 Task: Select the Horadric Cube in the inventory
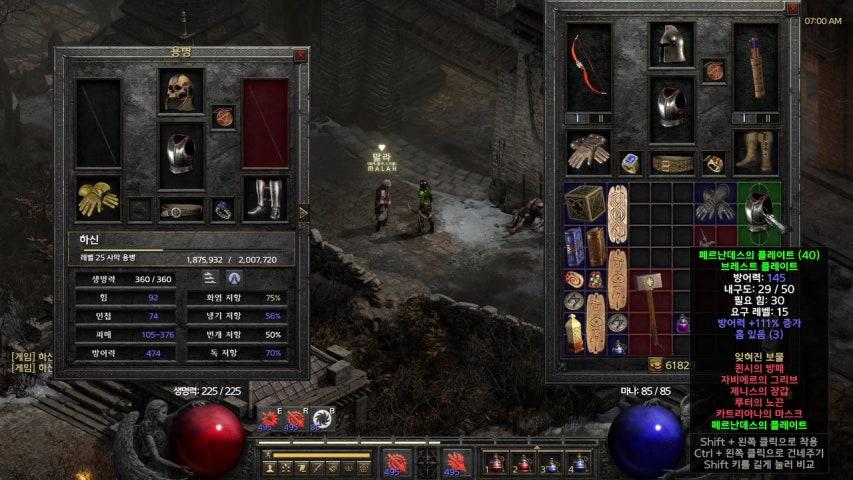tap(584, 204)
